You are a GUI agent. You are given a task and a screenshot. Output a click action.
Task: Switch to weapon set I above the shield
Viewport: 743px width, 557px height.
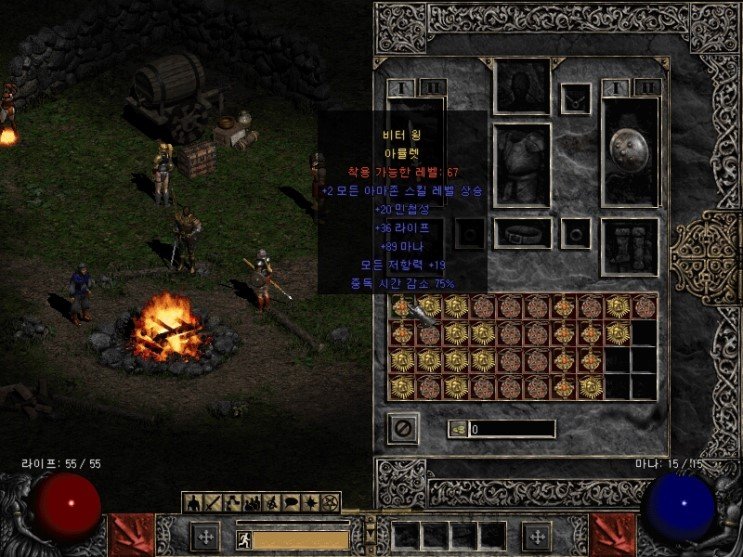point(613,88)
